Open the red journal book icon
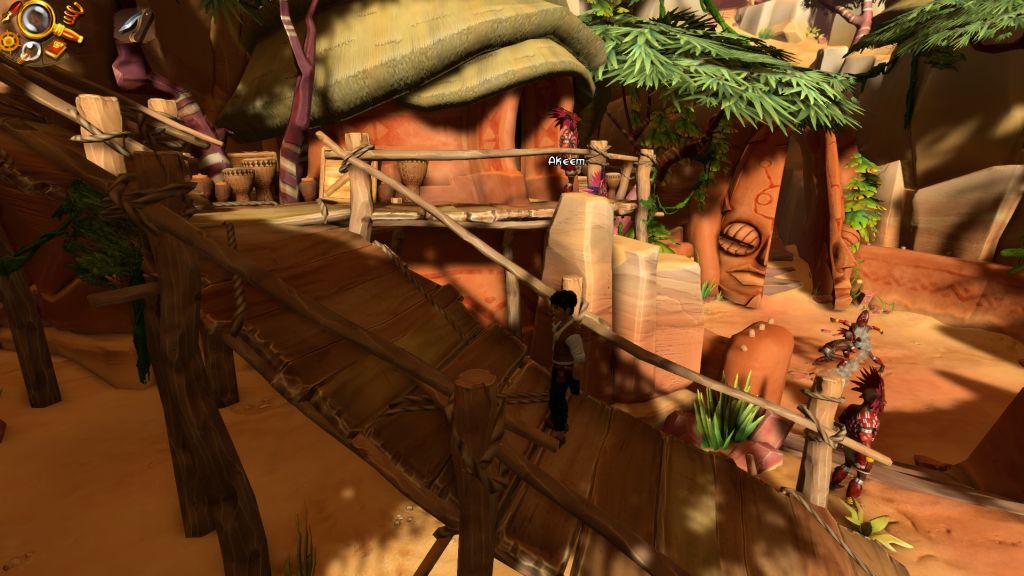Viewport: 1024px width, 576px height. tap(55, 48)
